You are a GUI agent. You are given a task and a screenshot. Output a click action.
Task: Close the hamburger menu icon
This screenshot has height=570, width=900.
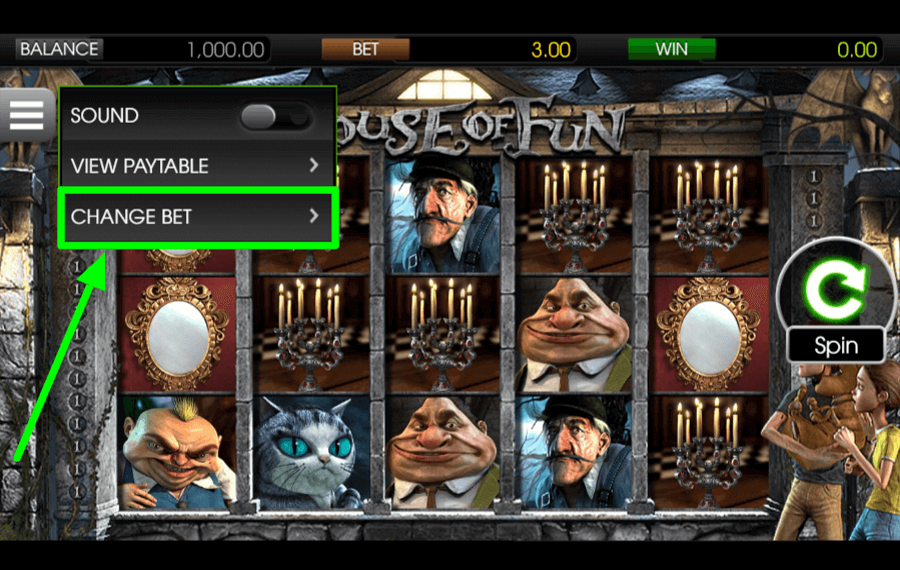[27, 115]
